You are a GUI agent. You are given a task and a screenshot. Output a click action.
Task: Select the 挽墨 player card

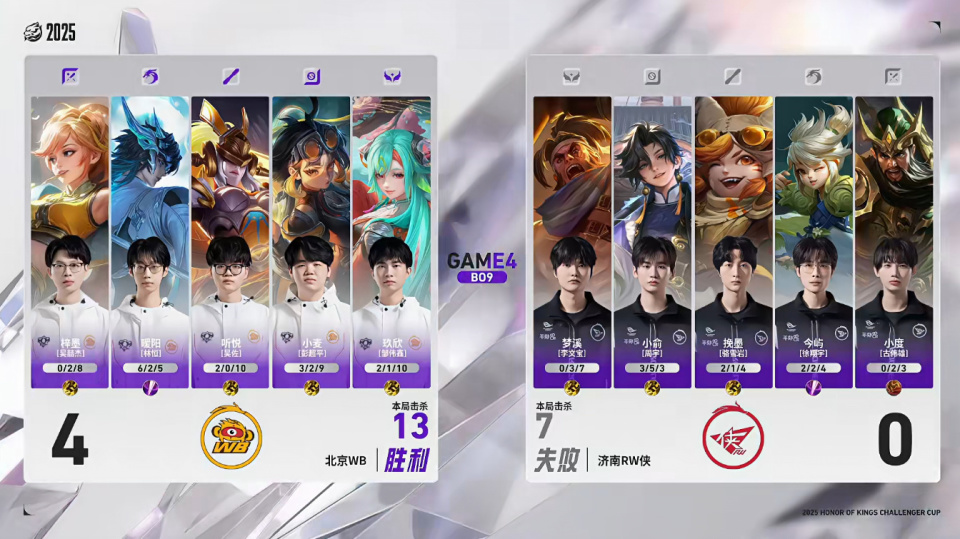click(734, 240)
